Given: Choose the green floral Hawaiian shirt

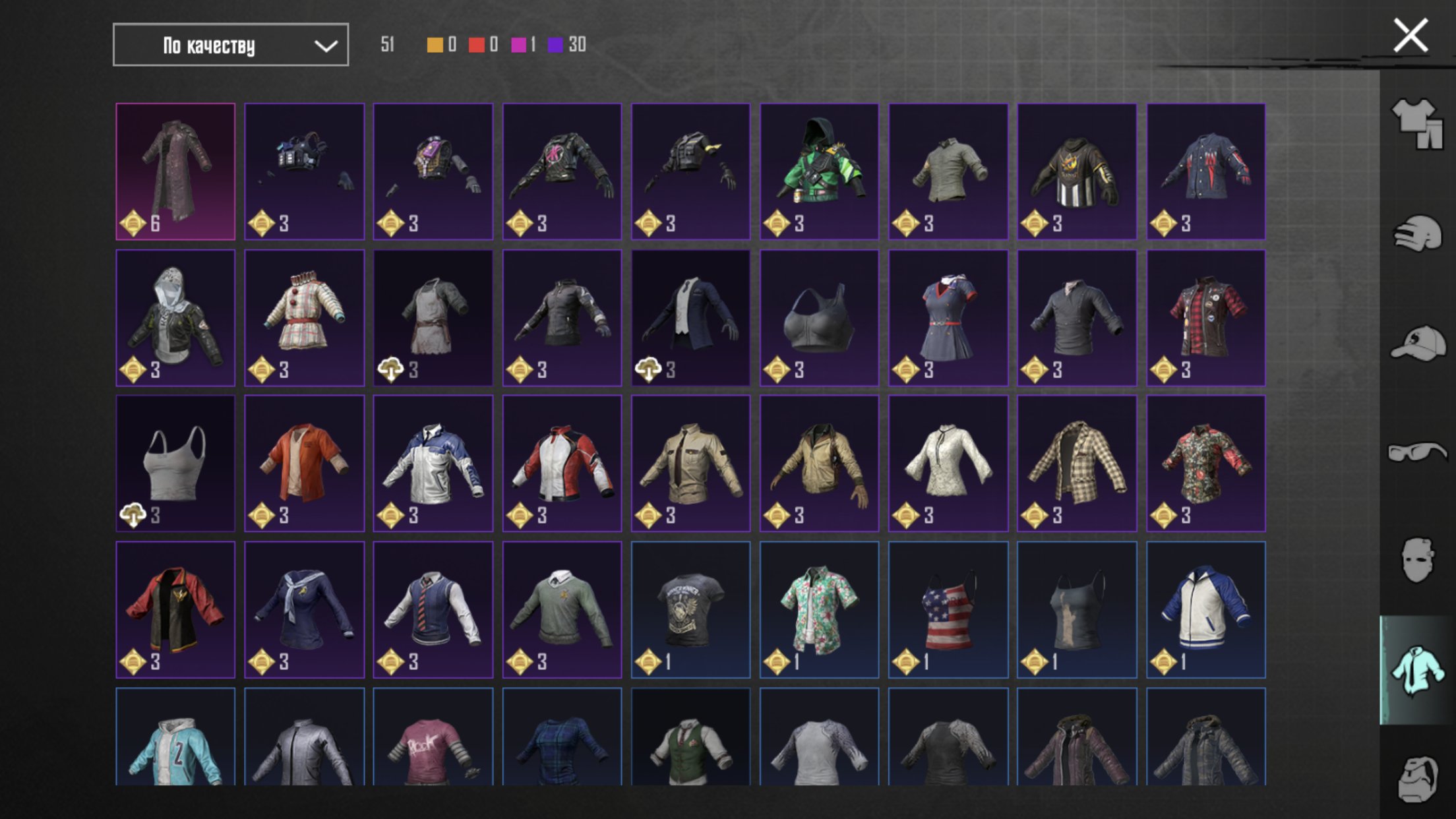Looking at the screenshot, I should [x=819, y=610].
